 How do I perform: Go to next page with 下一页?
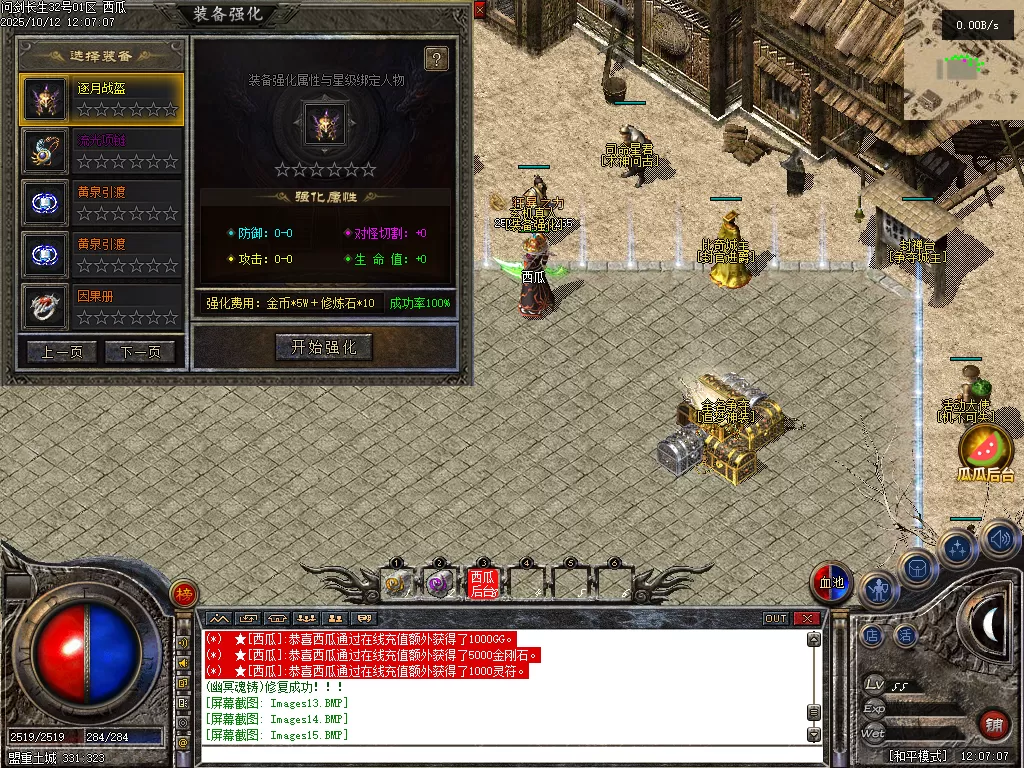[x=140, y=352]
